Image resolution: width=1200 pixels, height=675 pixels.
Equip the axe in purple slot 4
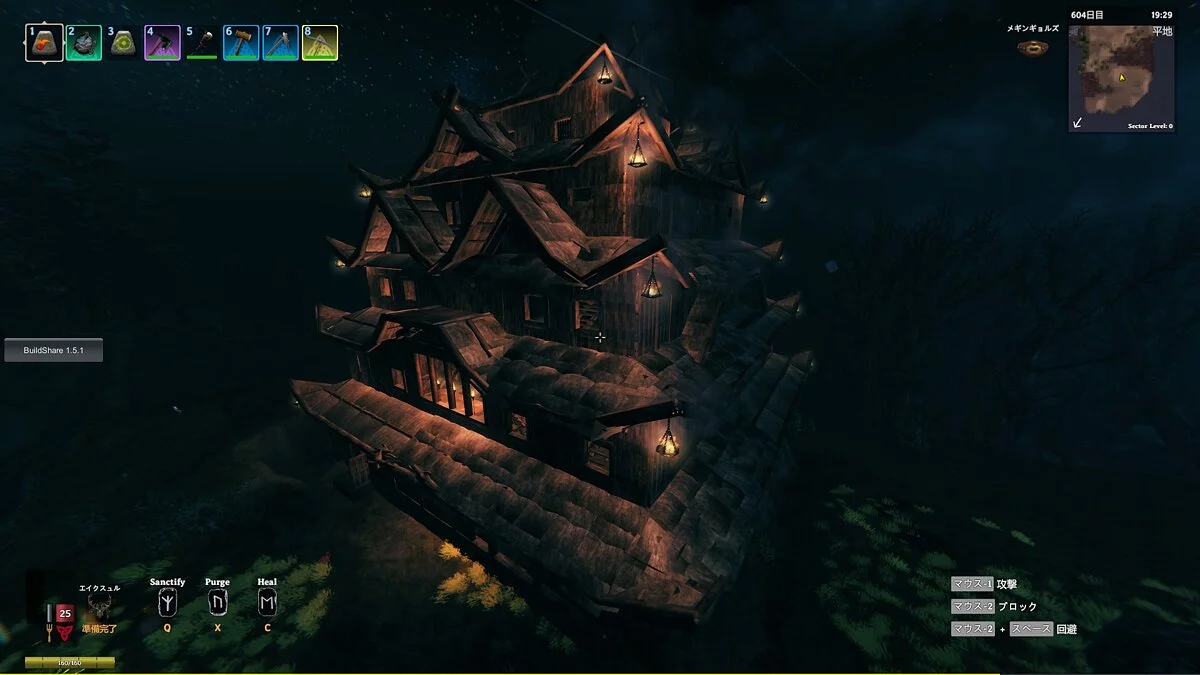click(162, 43)
